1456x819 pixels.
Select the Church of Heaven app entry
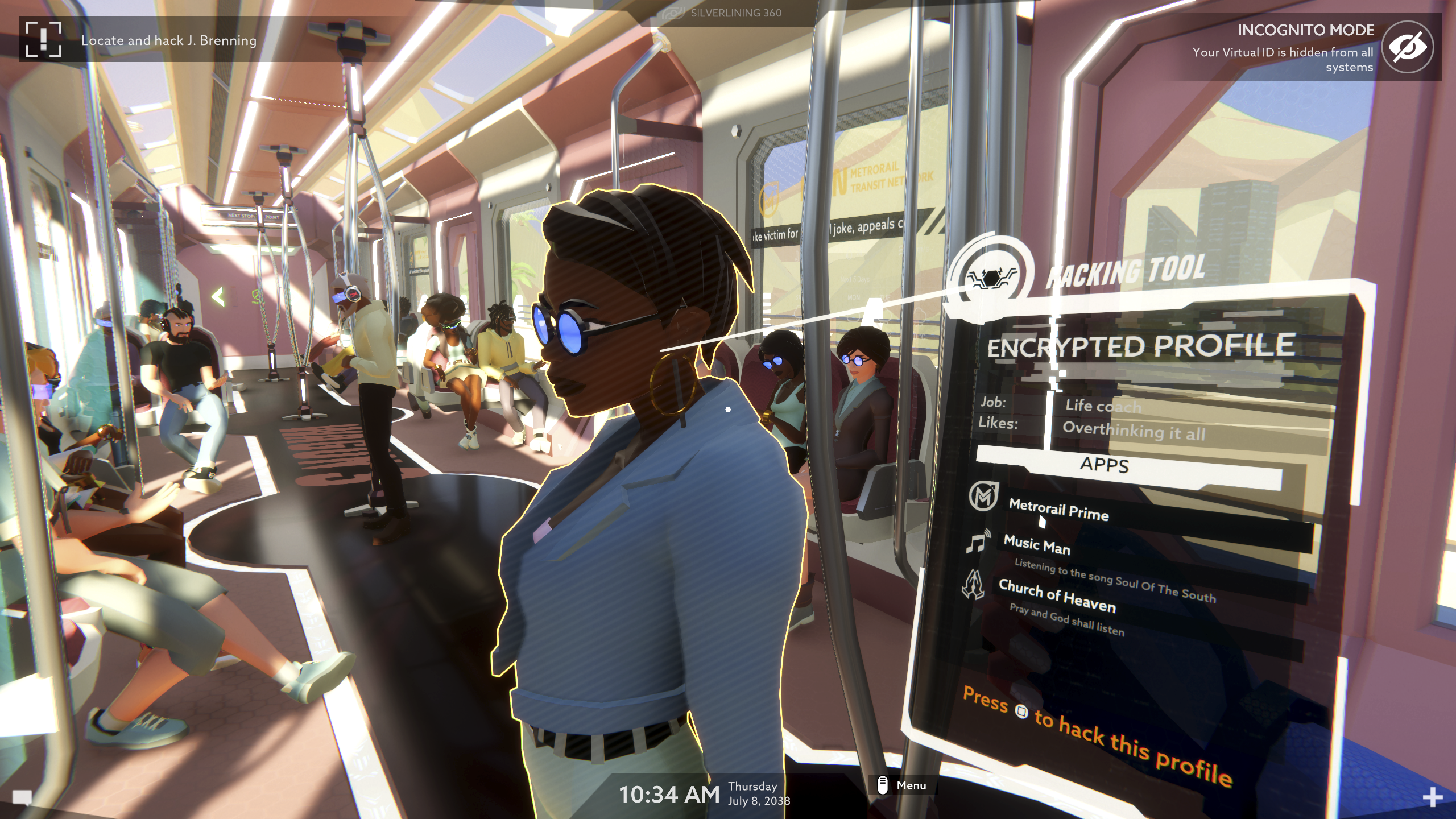1057,595
